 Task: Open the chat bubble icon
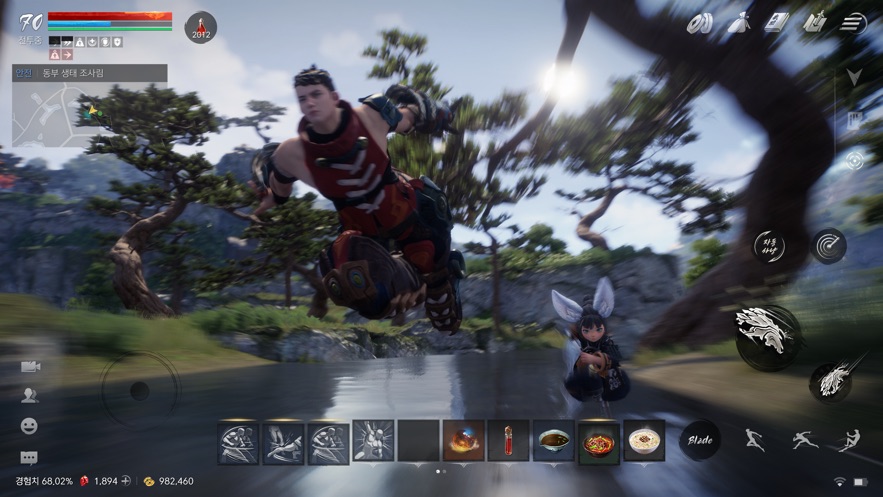29,458
